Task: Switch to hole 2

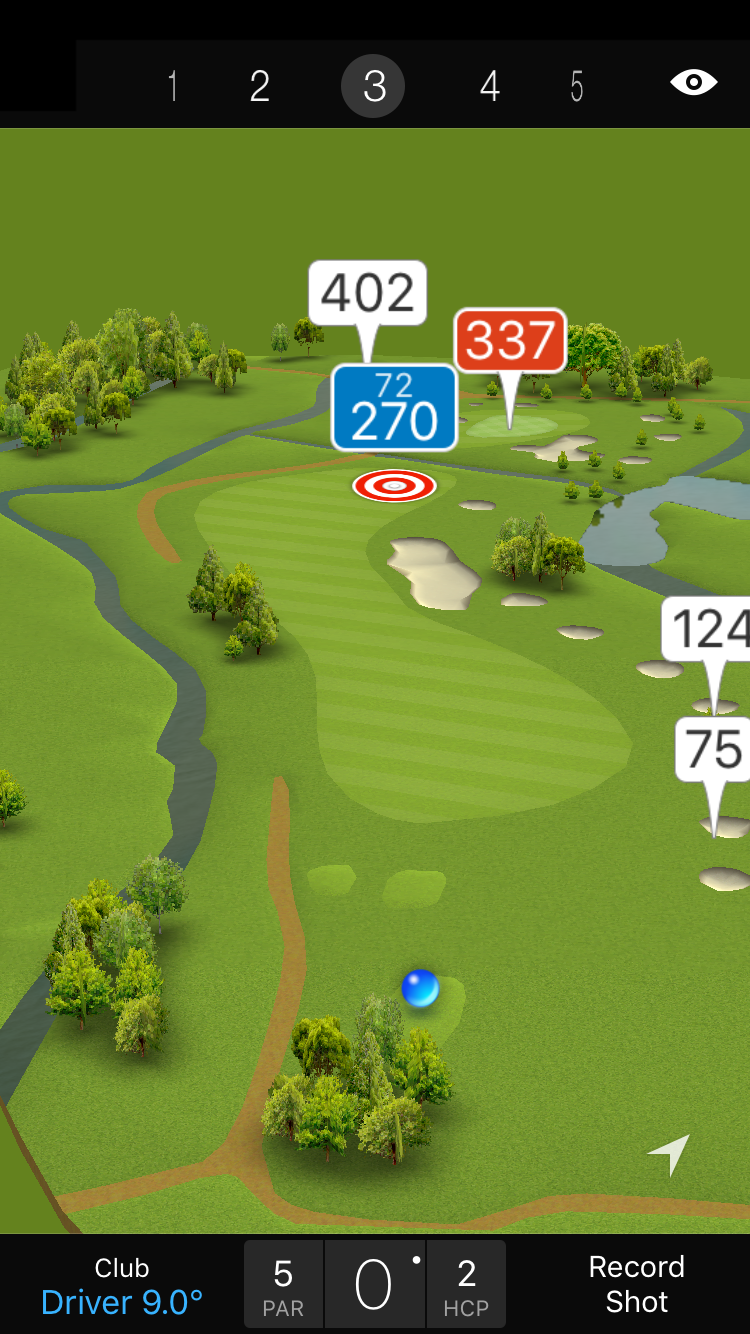Action: coord(260,87)
